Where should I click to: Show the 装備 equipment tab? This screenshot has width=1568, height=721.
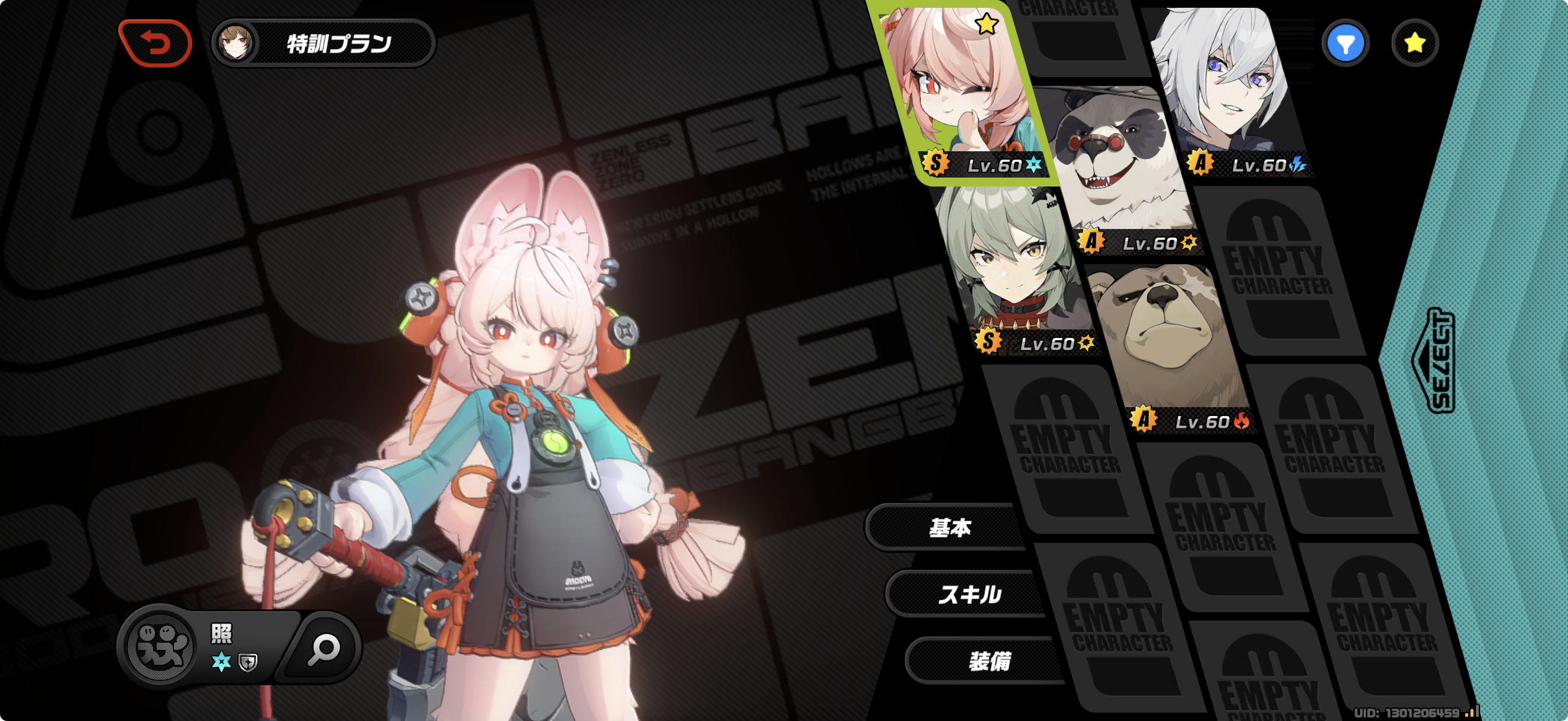click(x=989, y=661)
